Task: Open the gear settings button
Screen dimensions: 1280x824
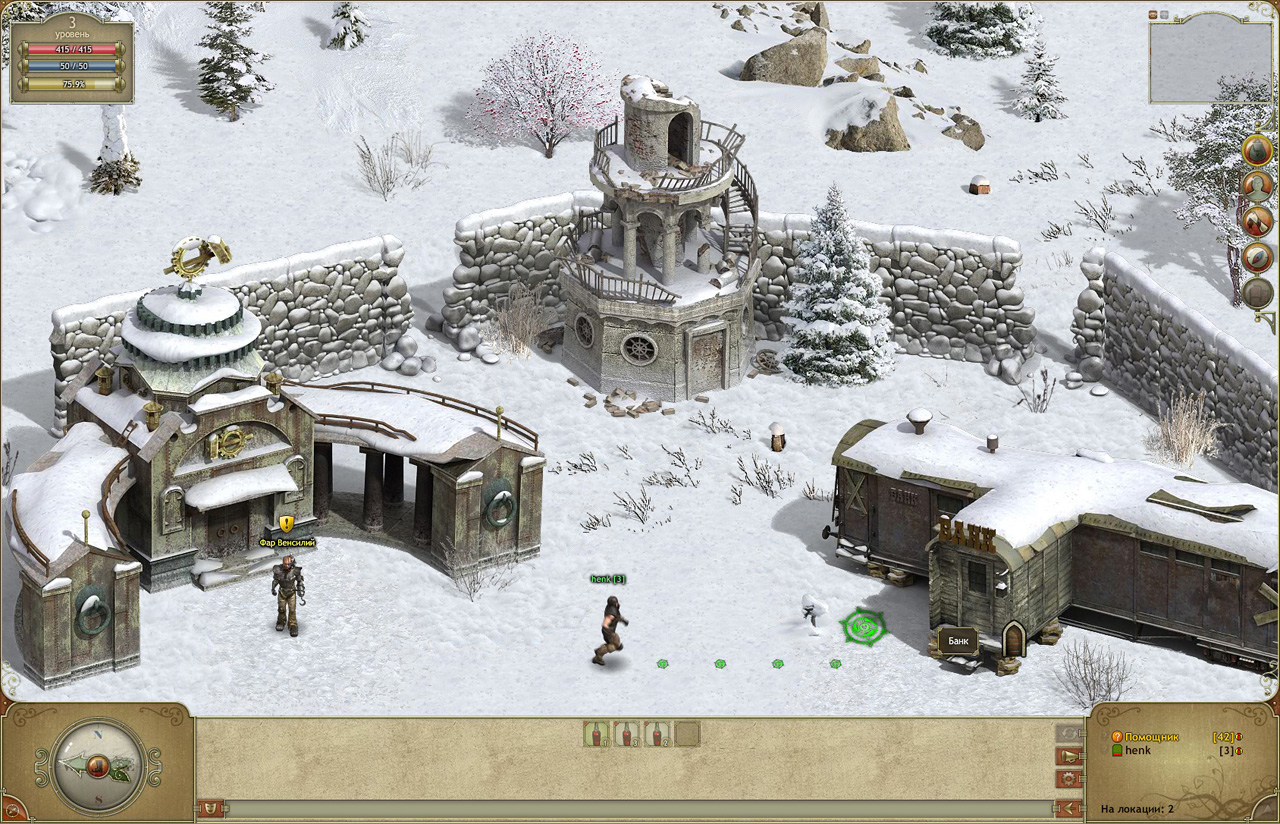Action: (1068, 778)
